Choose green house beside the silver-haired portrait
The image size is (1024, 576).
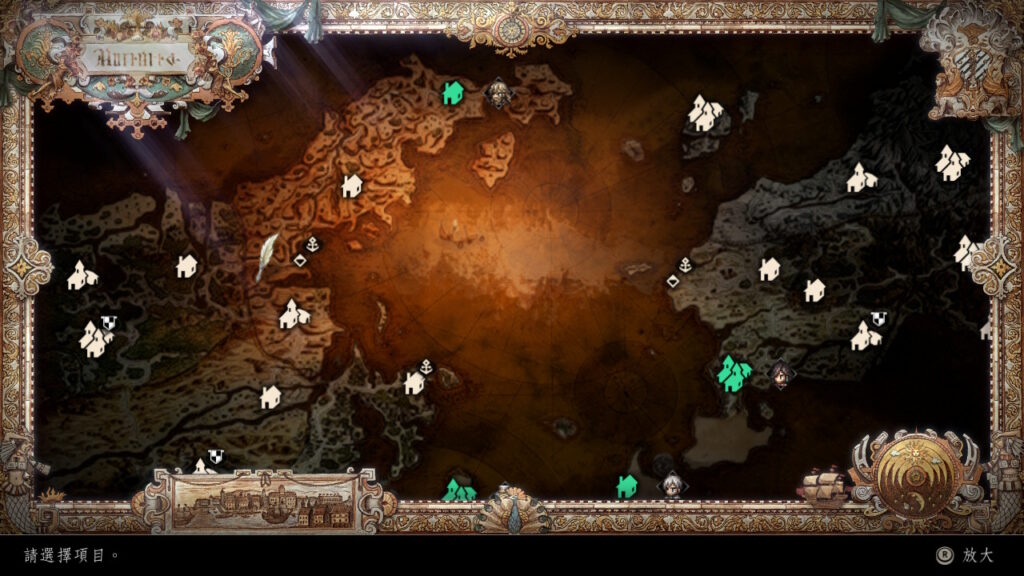point(627,486)
